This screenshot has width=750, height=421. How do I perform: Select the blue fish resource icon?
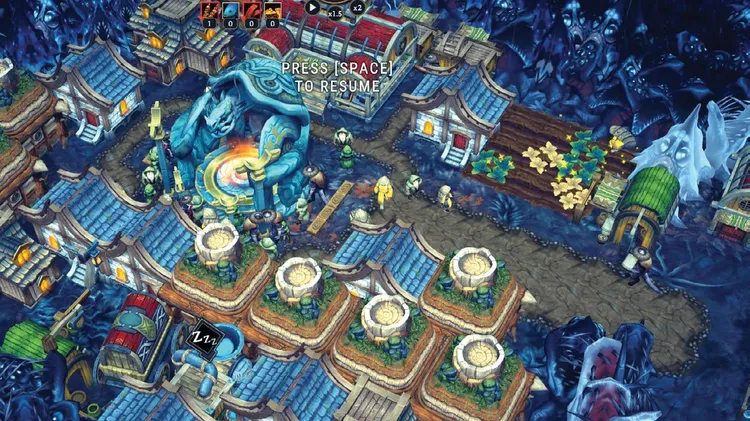pos(232,9)
